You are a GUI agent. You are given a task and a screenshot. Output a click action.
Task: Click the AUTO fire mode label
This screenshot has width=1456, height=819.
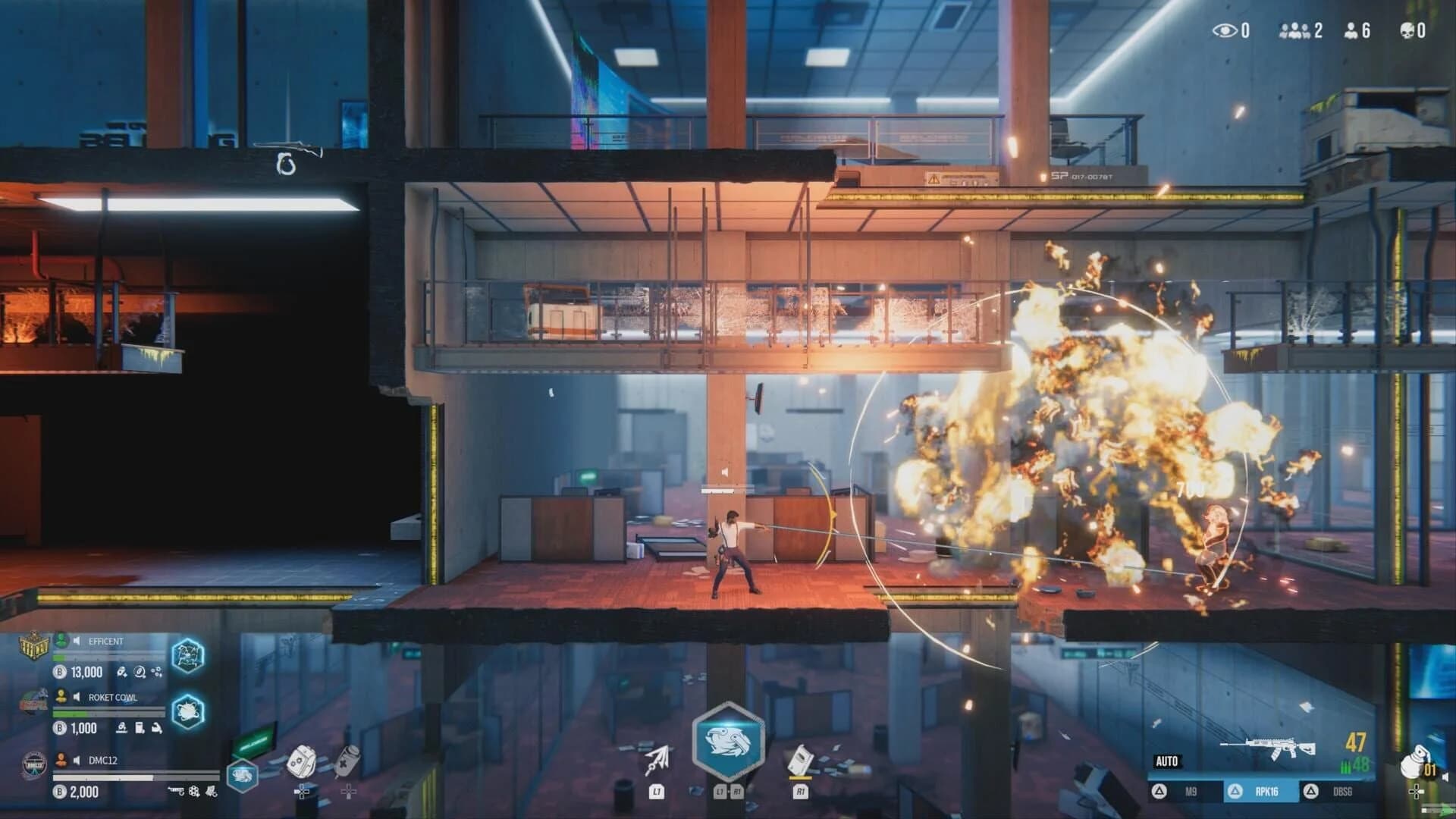click(1166, 760)
